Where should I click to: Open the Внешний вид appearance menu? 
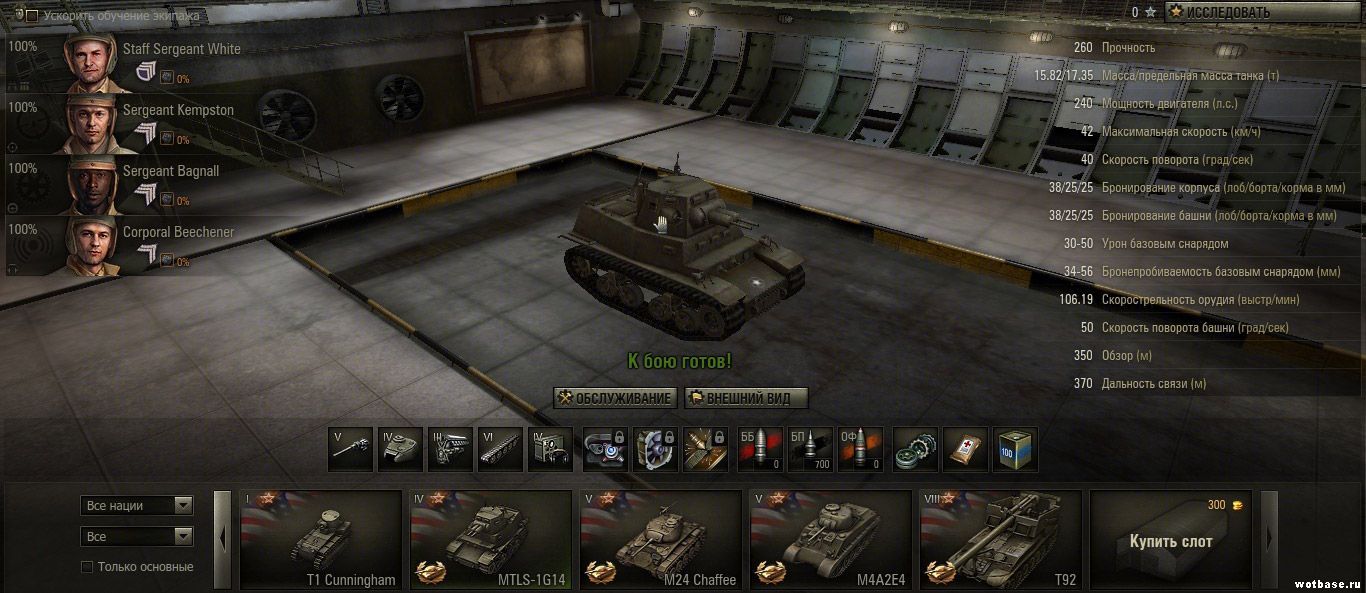746,398
